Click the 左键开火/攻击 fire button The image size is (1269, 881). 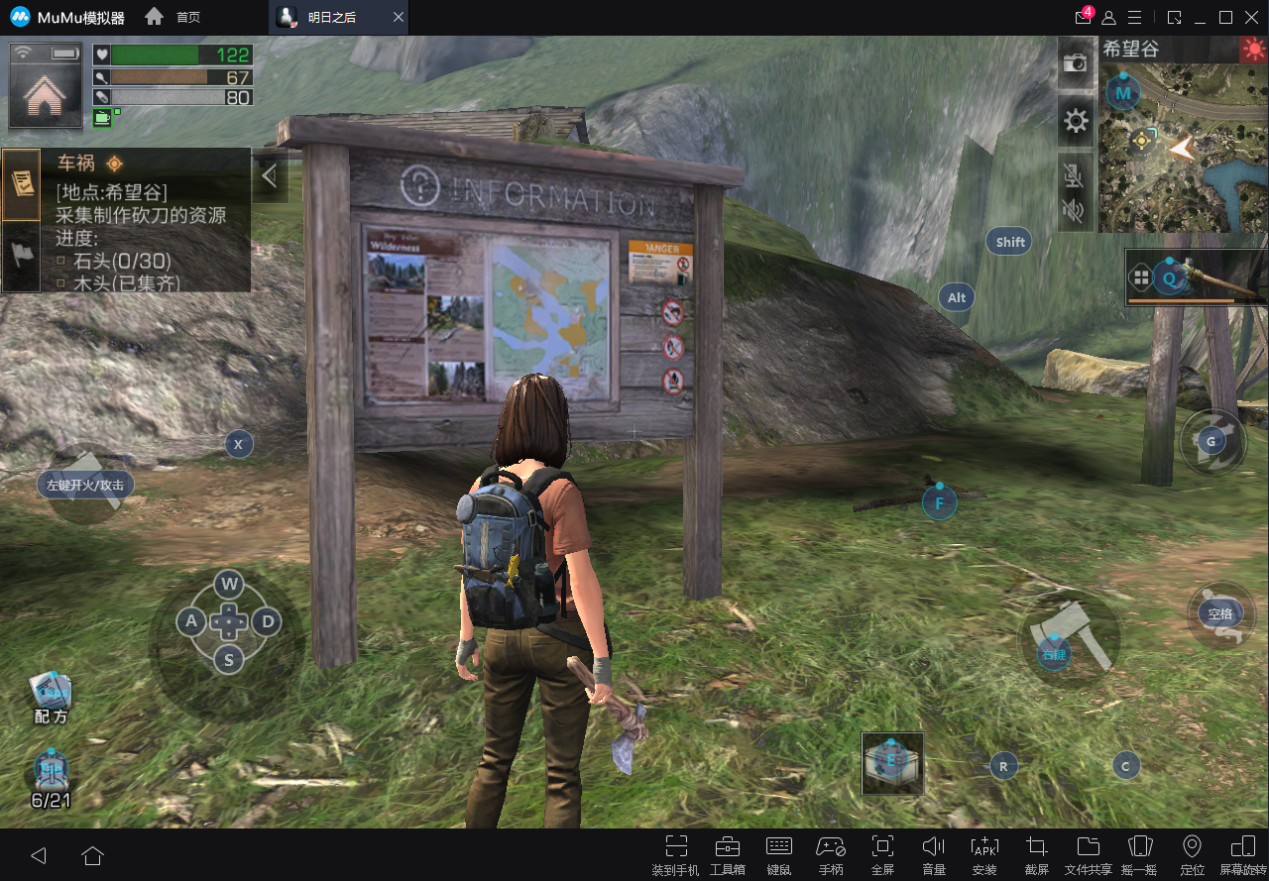point(86,485)
